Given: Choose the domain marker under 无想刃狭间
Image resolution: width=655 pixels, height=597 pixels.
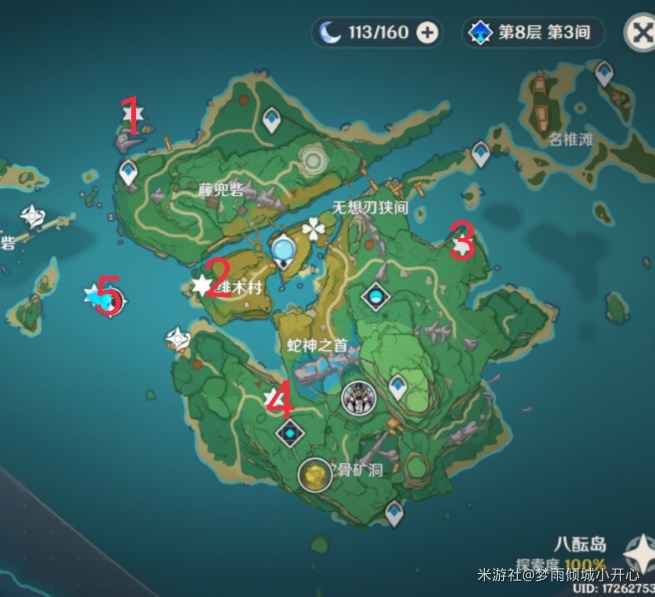Looking at the screenshot, I should tap(375, 296).
